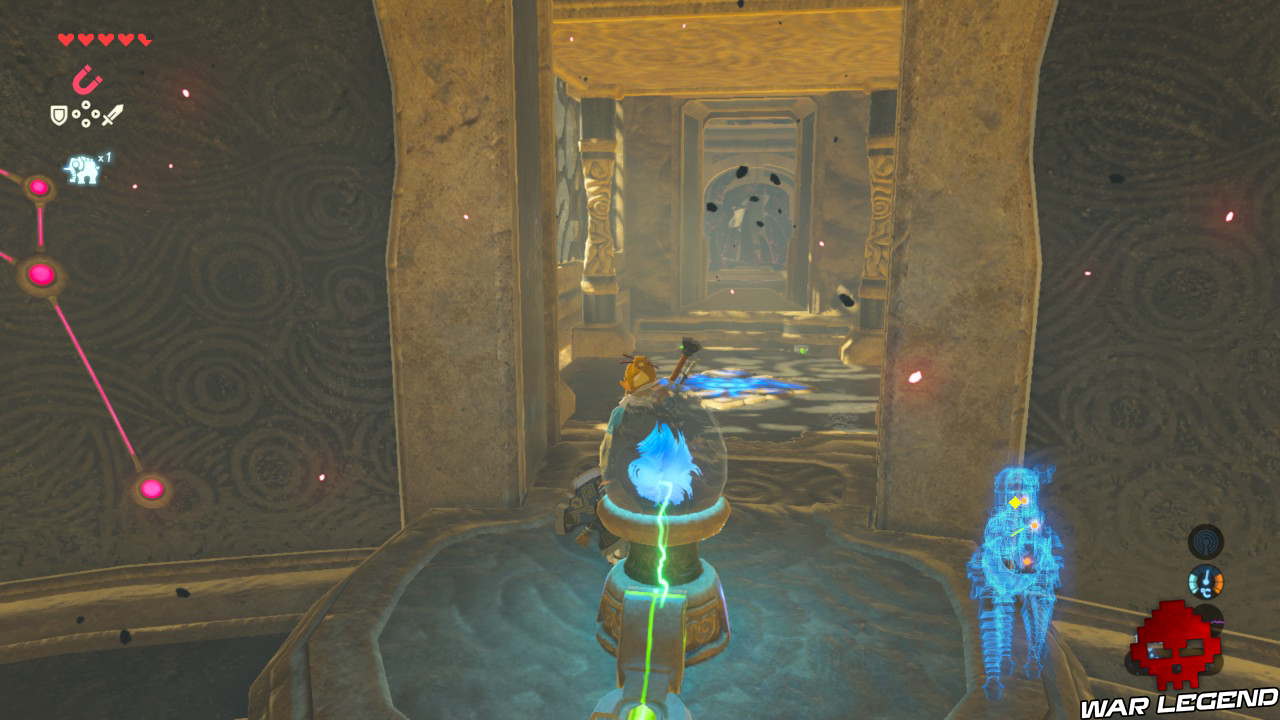Toggle the down arrow on the d-pad cluster
The height and width of the screenshot is (720, 1280).
coord(86,123)
